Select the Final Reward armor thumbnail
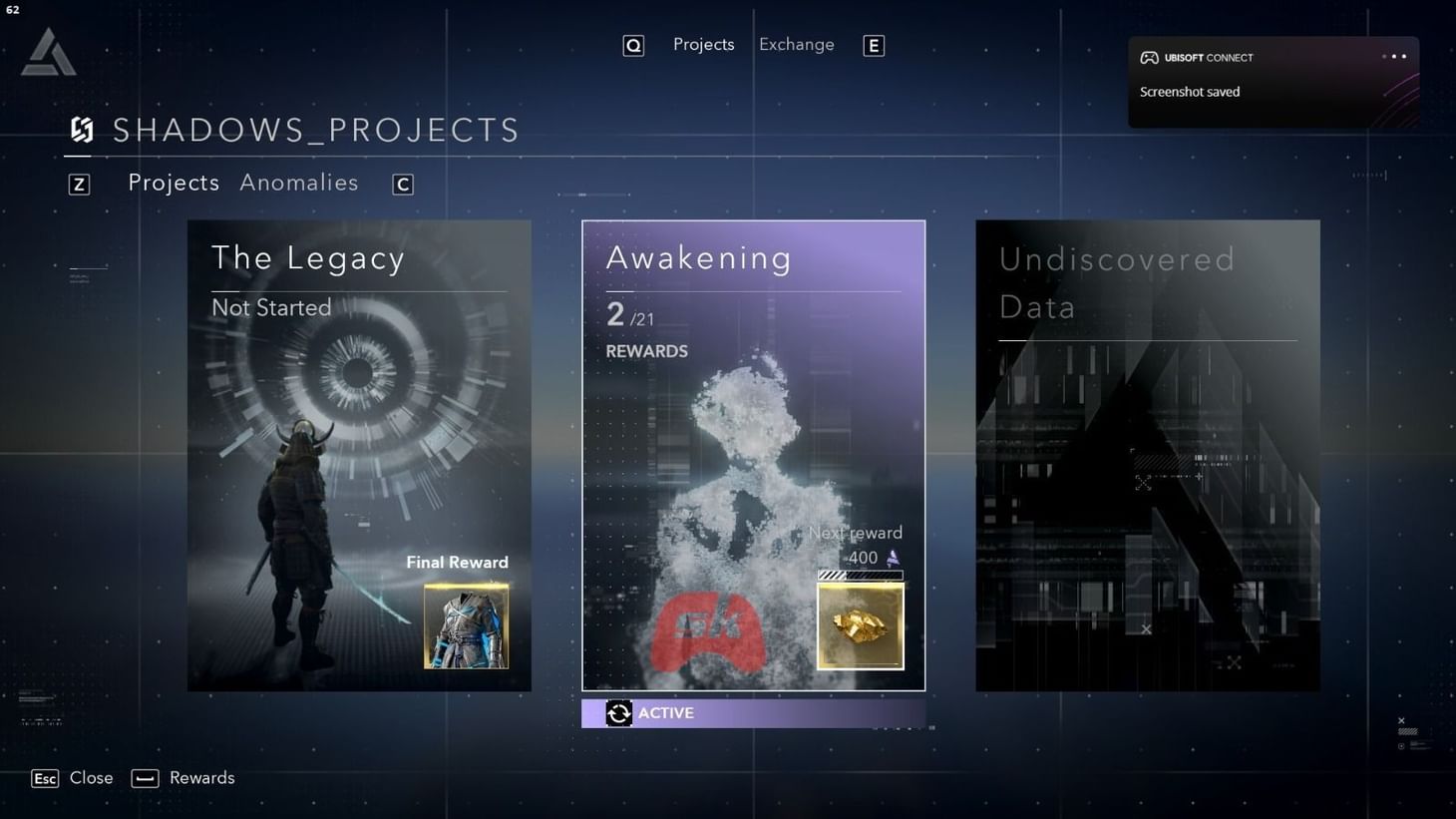Screen dimensions: 1456x819 [x=466, y=625]
